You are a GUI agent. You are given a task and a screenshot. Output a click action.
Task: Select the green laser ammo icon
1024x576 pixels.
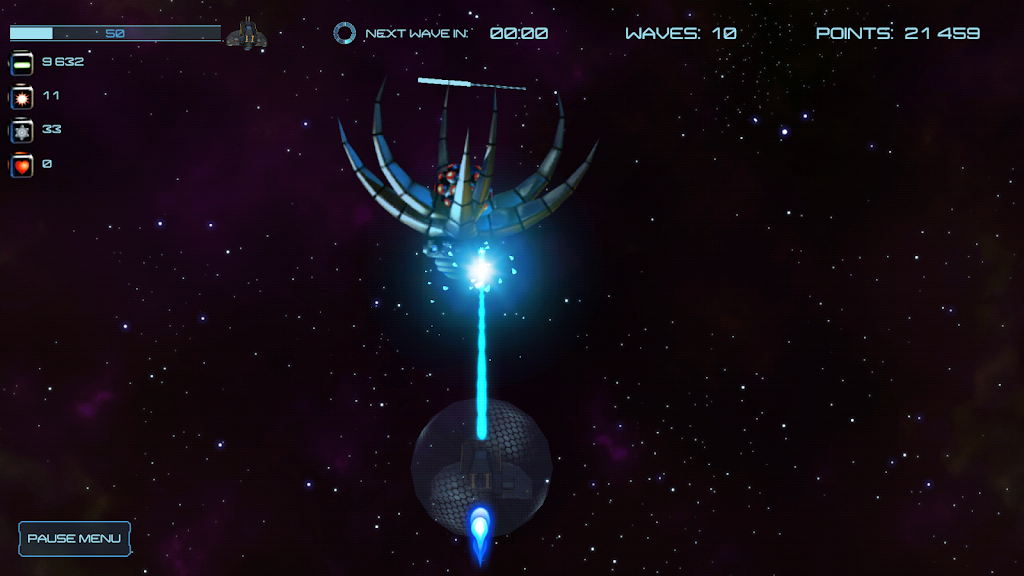pyautogui.click(x=22, y=64)
